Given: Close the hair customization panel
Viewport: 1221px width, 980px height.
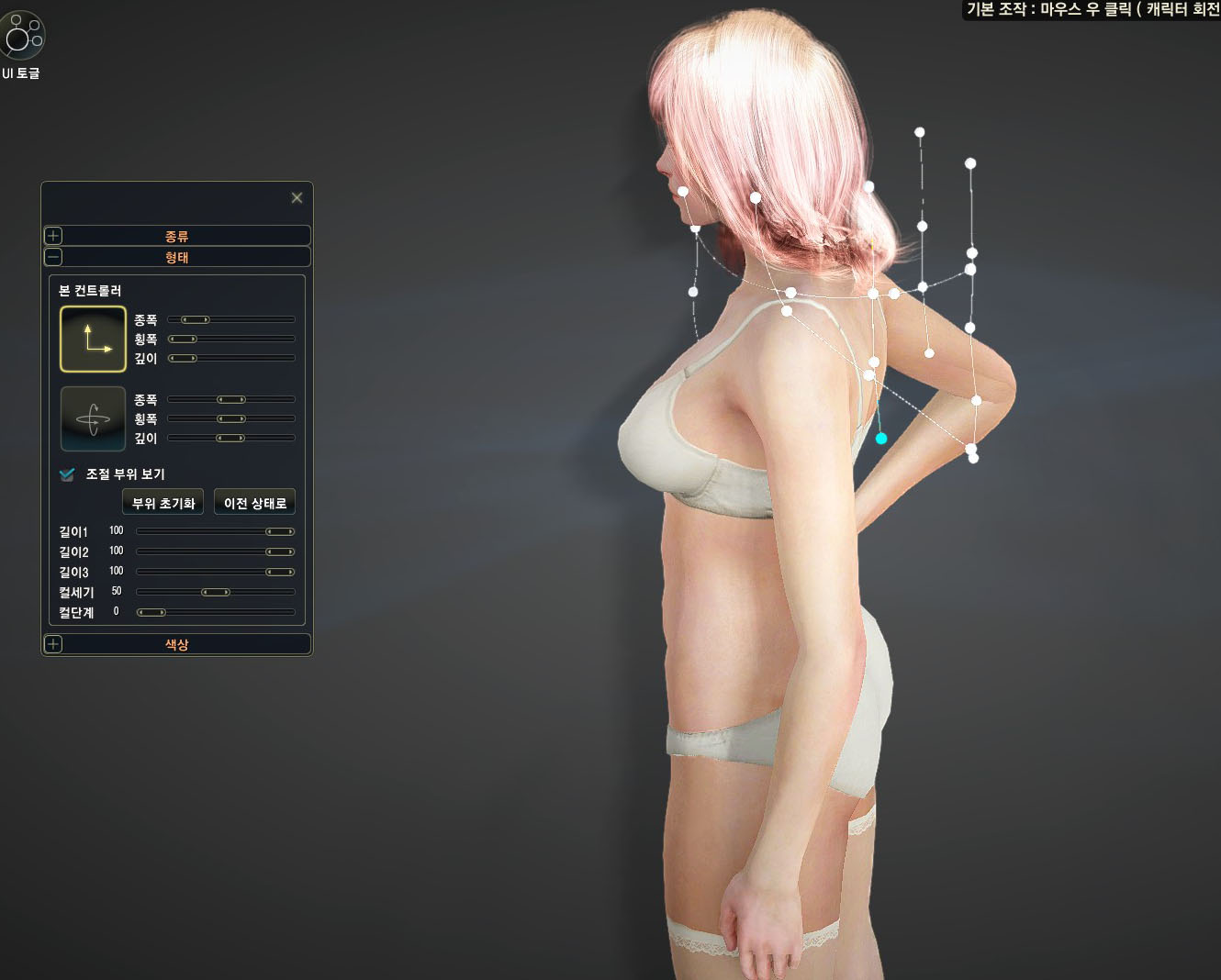Looking at the screenshot, I should 297,197.
